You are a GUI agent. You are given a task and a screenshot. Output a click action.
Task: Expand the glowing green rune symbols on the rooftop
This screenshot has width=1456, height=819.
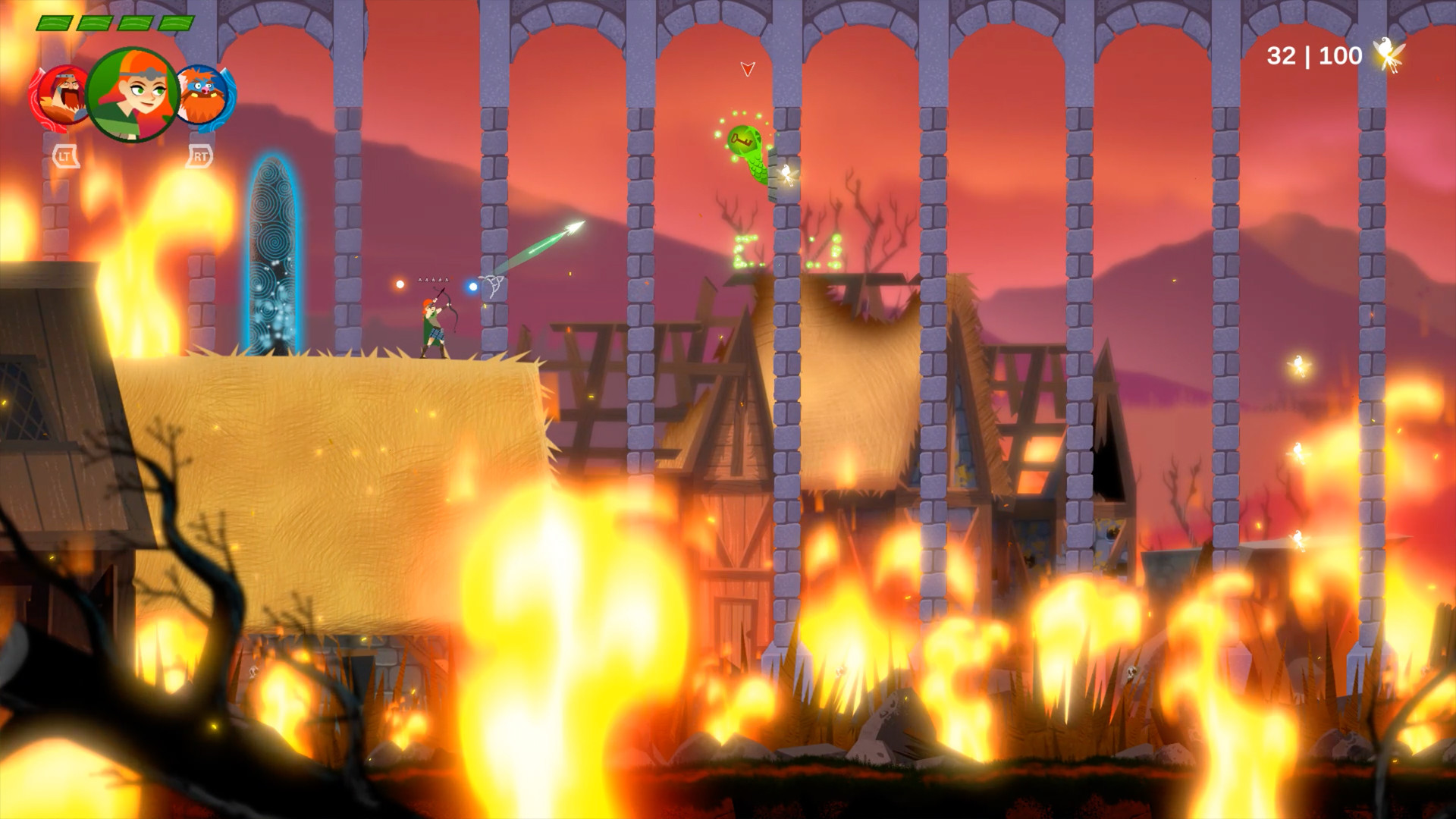(780, 250)
